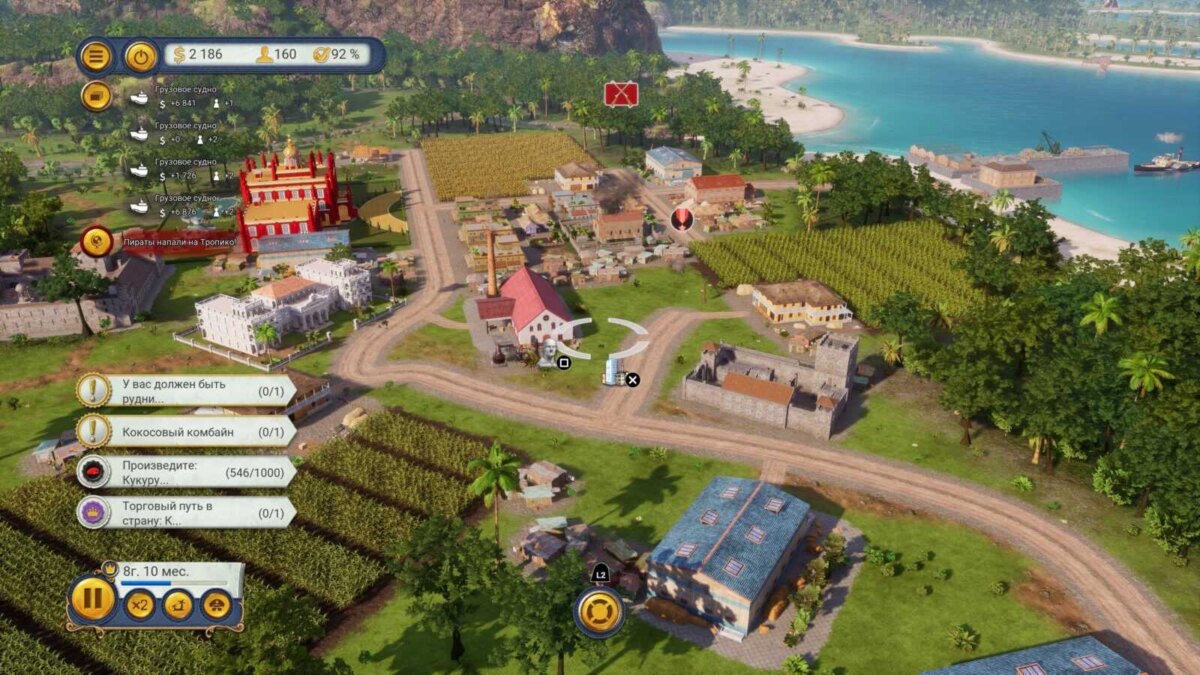This screenshot has width=1200, height=675.
Task: View the 'Торговый путь в страну' quest
Action: pyautogui.click(x=187, y=512)
